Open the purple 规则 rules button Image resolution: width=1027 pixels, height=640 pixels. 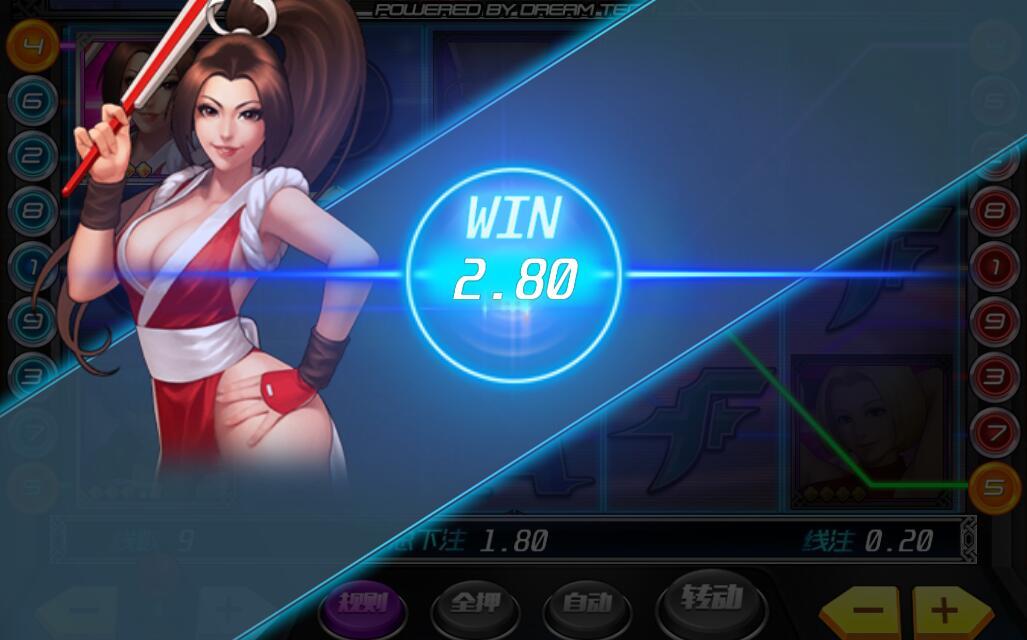360,604
